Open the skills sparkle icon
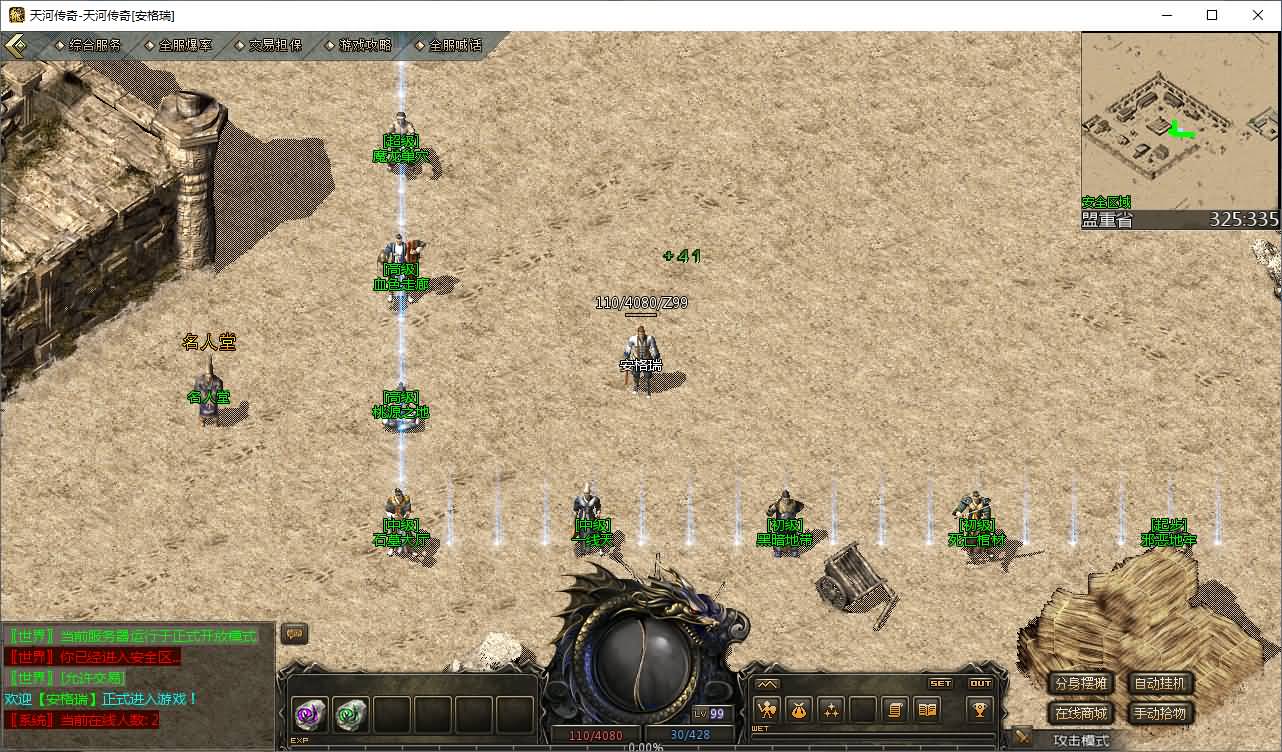The height and width of the screenshot is (752, 1282). (831, 710)
